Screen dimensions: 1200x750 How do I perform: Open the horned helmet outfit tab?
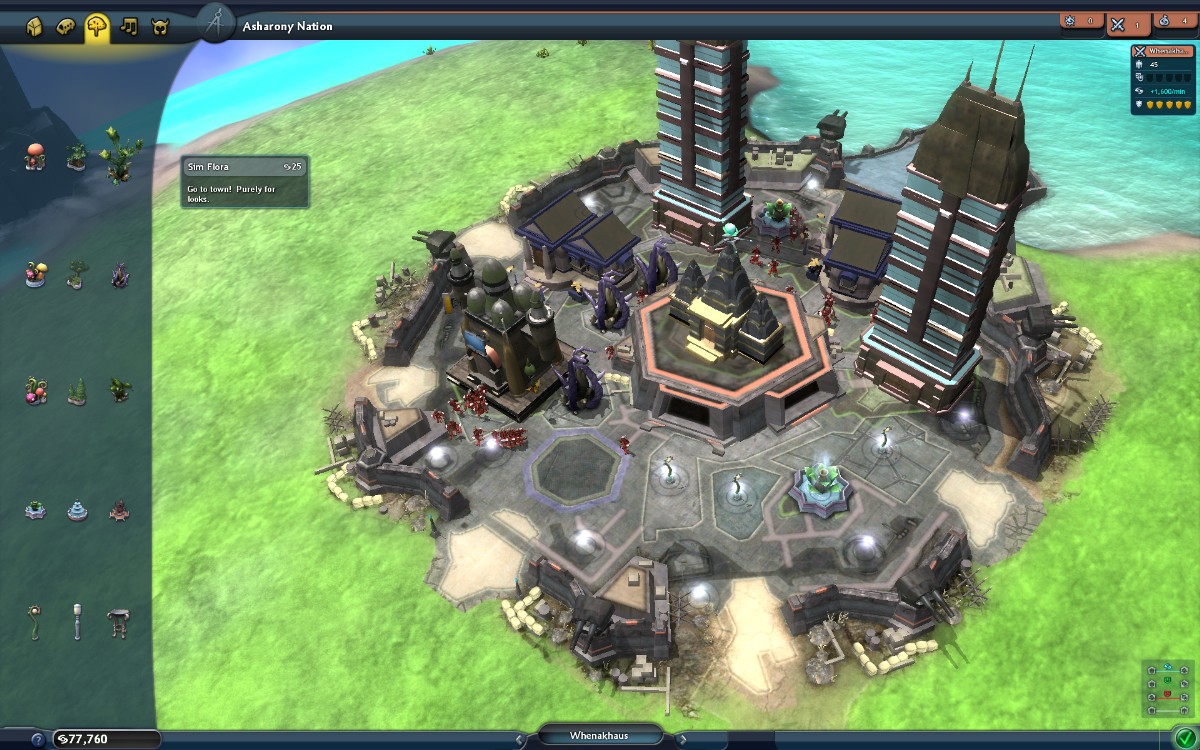(160, 27)
